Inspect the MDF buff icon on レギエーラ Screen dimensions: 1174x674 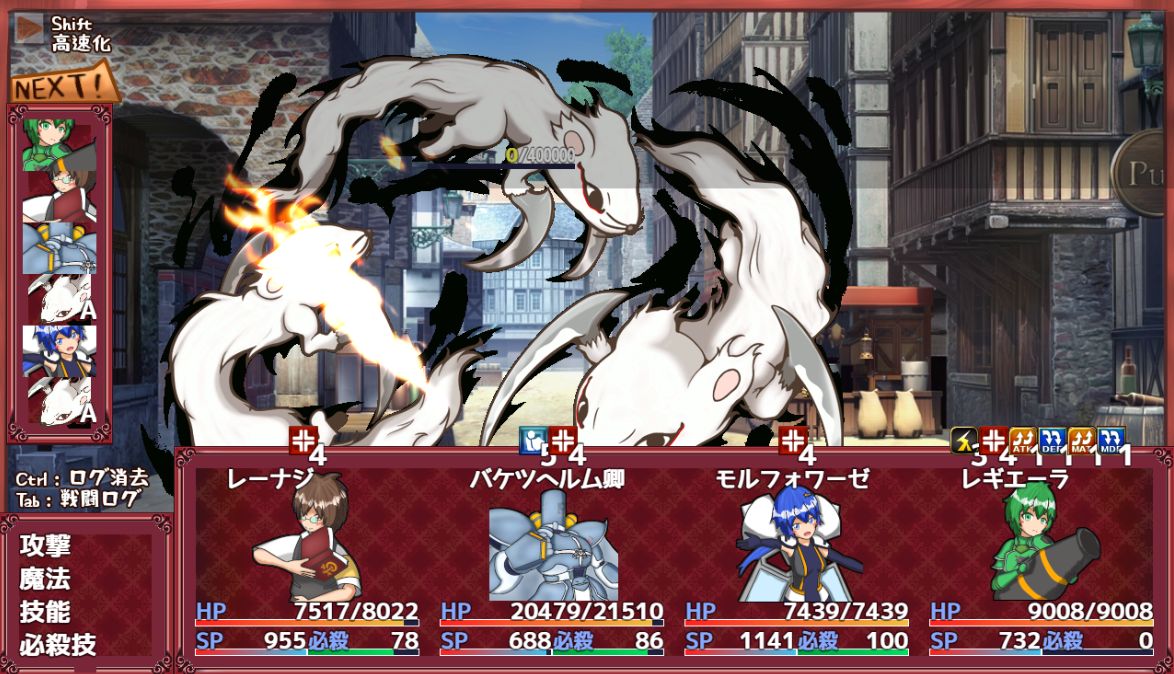click(x=1111, y=440)
